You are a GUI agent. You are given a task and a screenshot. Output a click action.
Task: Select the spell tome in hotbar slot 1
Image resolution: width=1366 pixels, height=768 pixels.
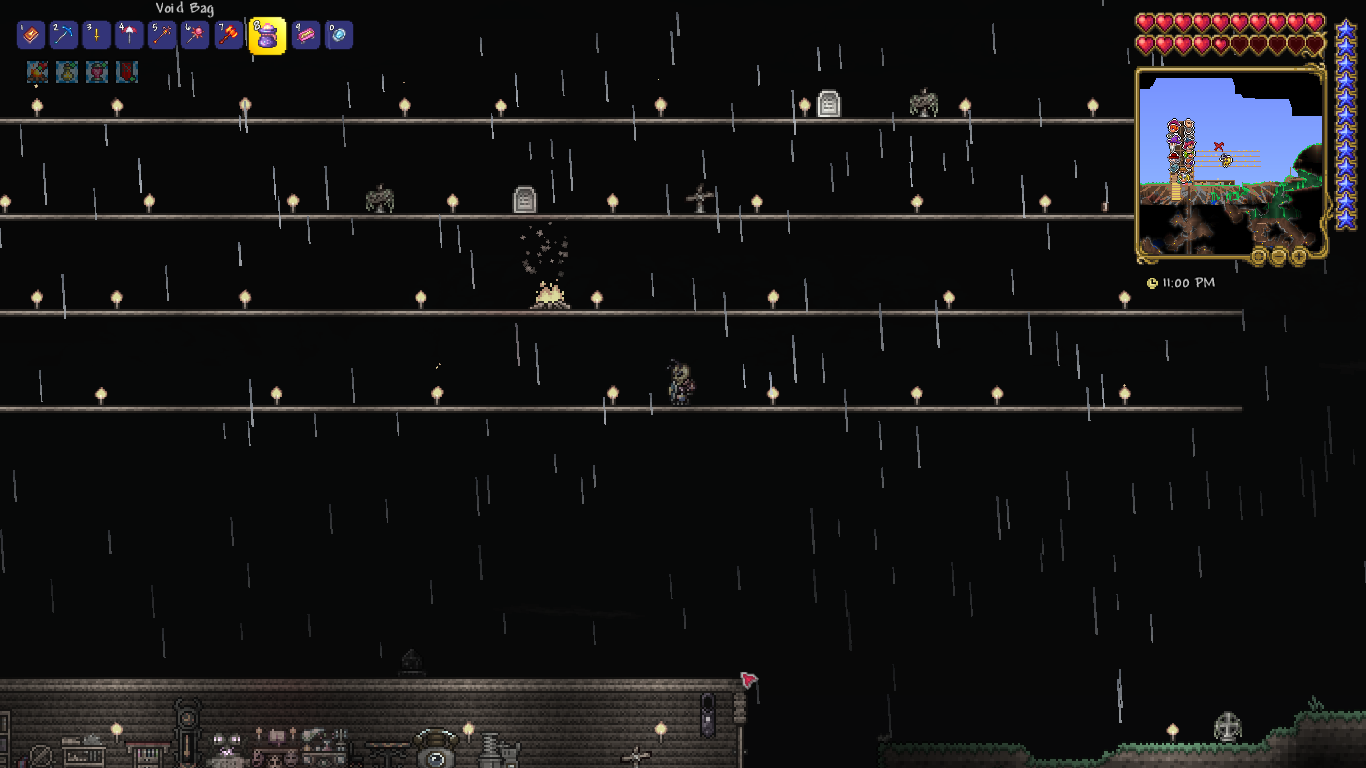point(31,36)
